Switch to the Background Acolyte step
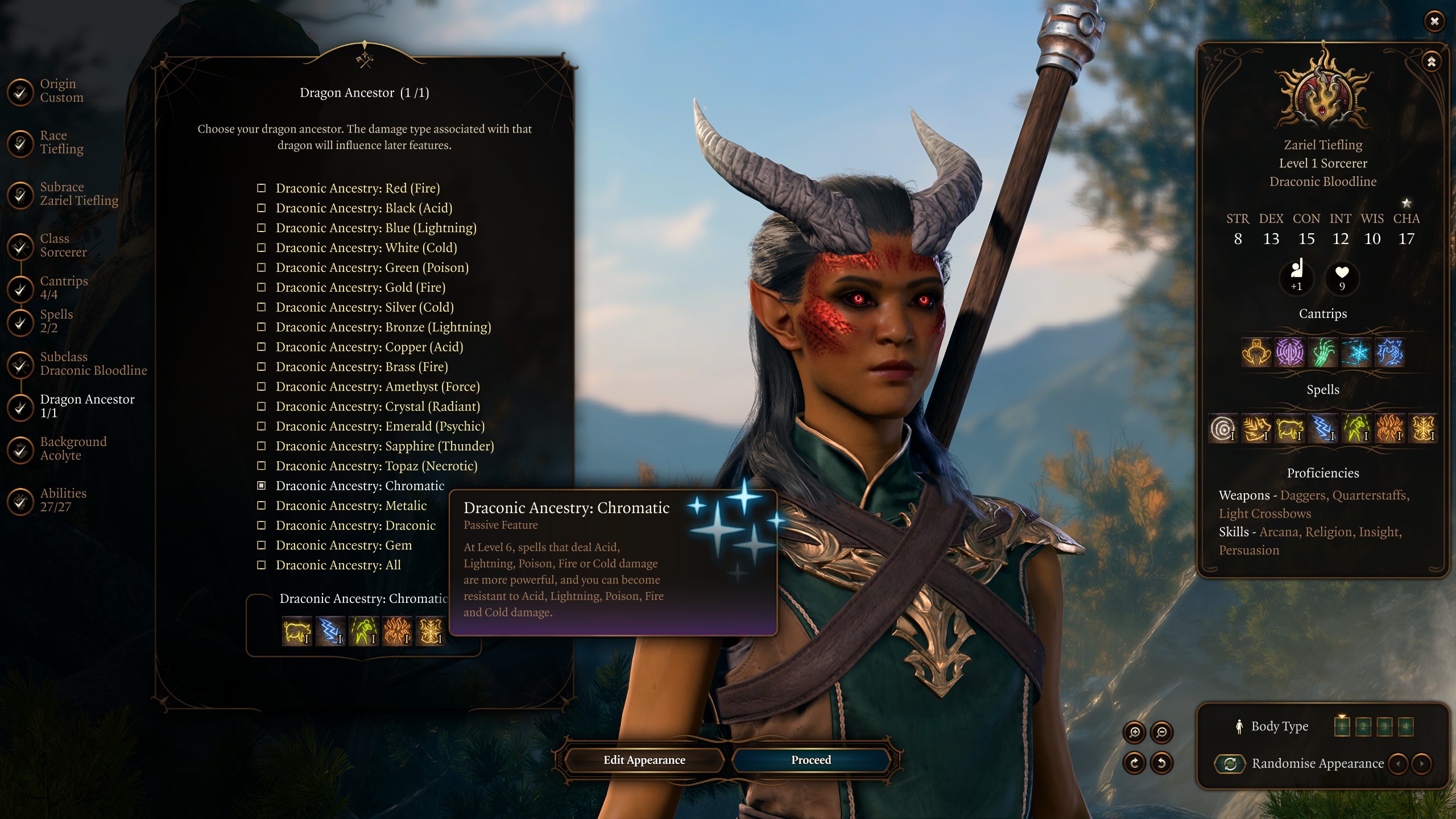Screen dimensions: 1456x819 [73, 449]
